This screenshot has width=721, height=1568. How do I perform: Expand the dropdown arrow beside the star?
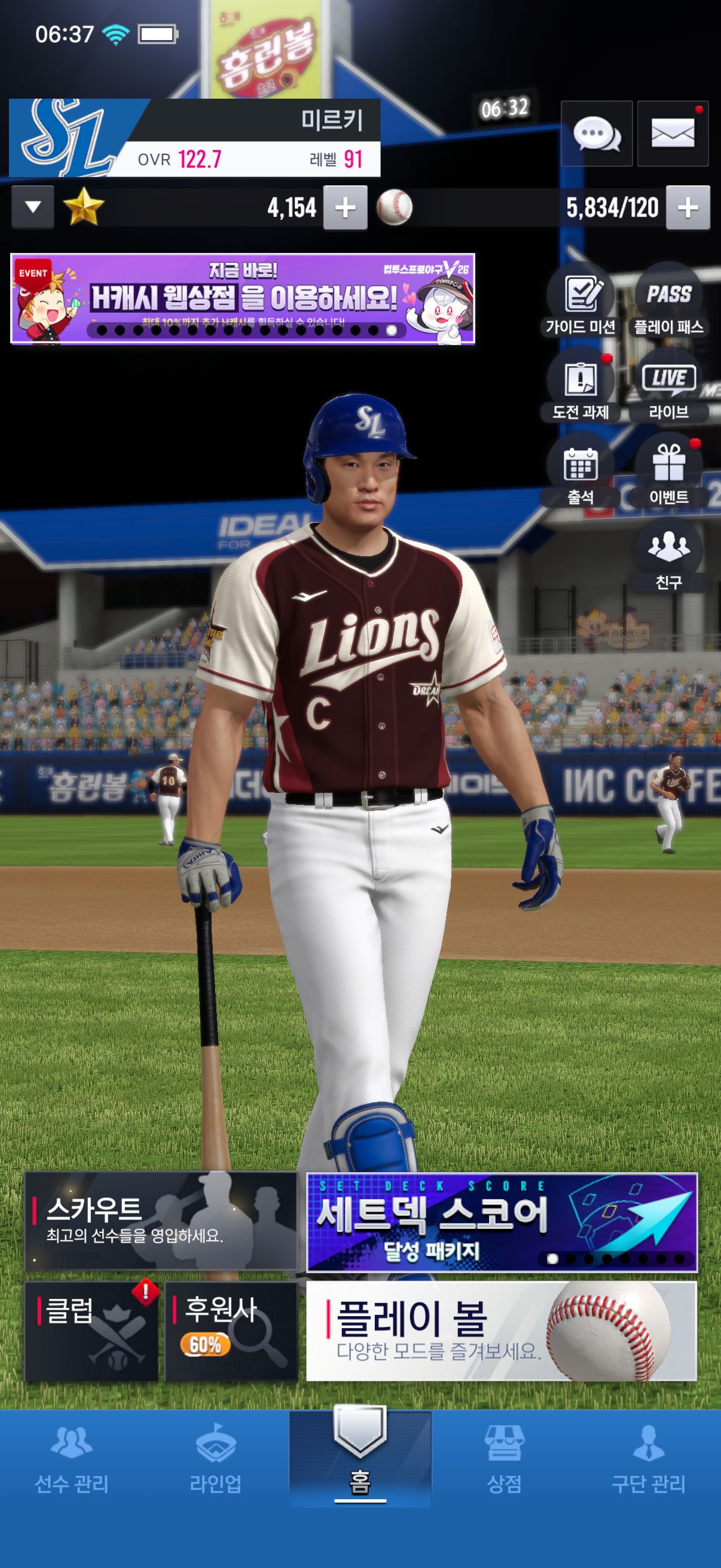[33, 208]
